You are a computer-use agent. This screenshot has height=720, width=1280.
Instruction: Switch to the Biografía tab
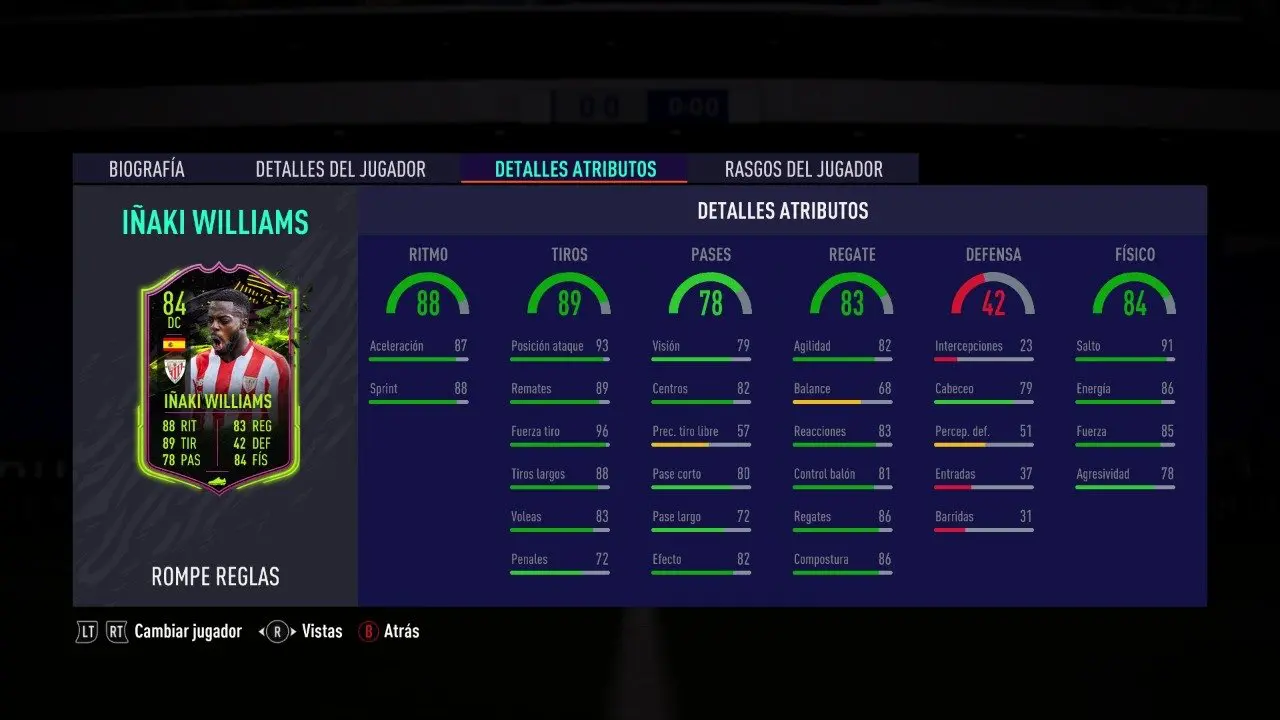pyautogui.click(x=147, y=169)
